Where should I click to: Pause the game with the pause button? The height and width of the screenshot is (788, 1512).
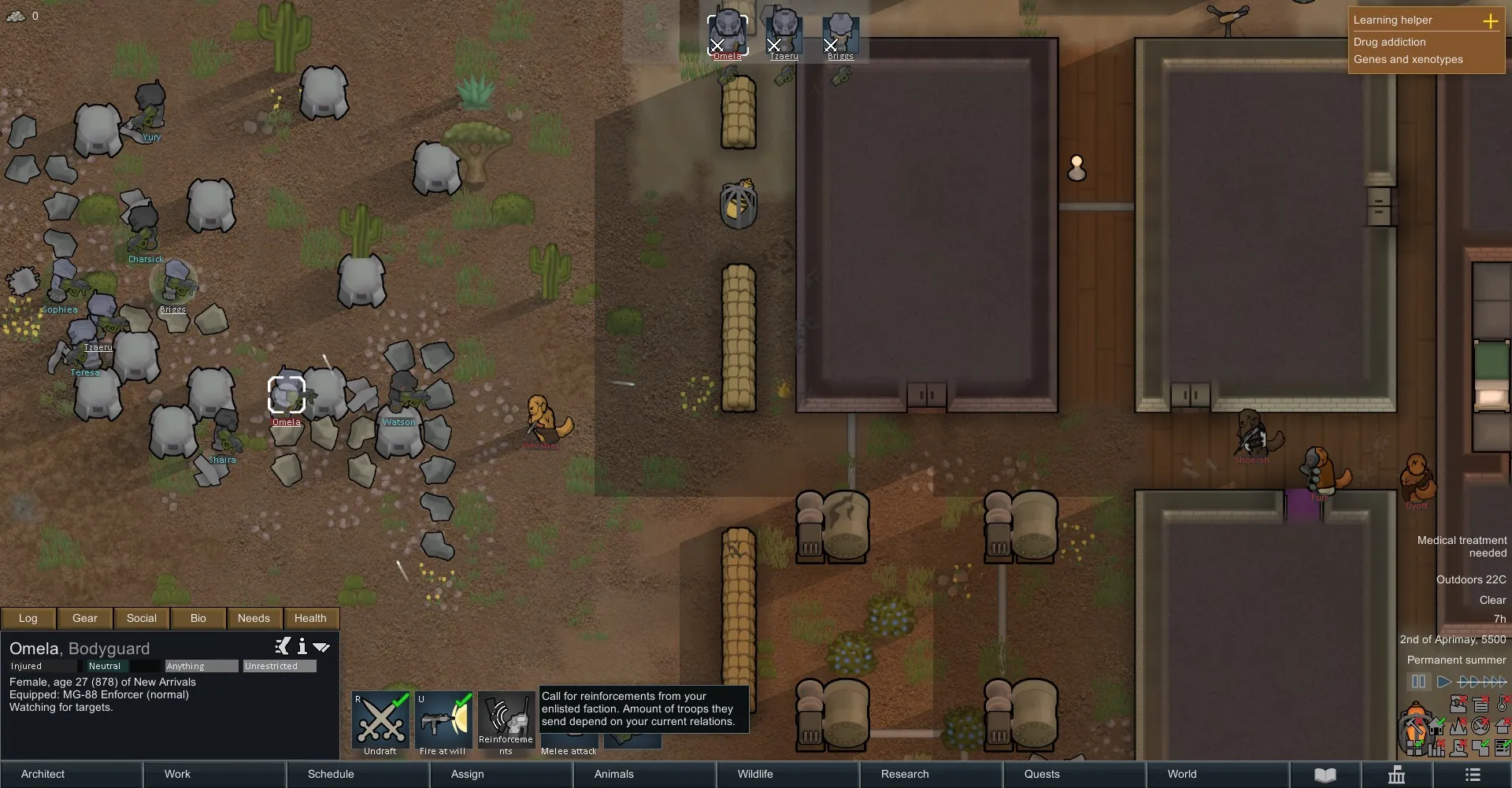[1418, 682]
